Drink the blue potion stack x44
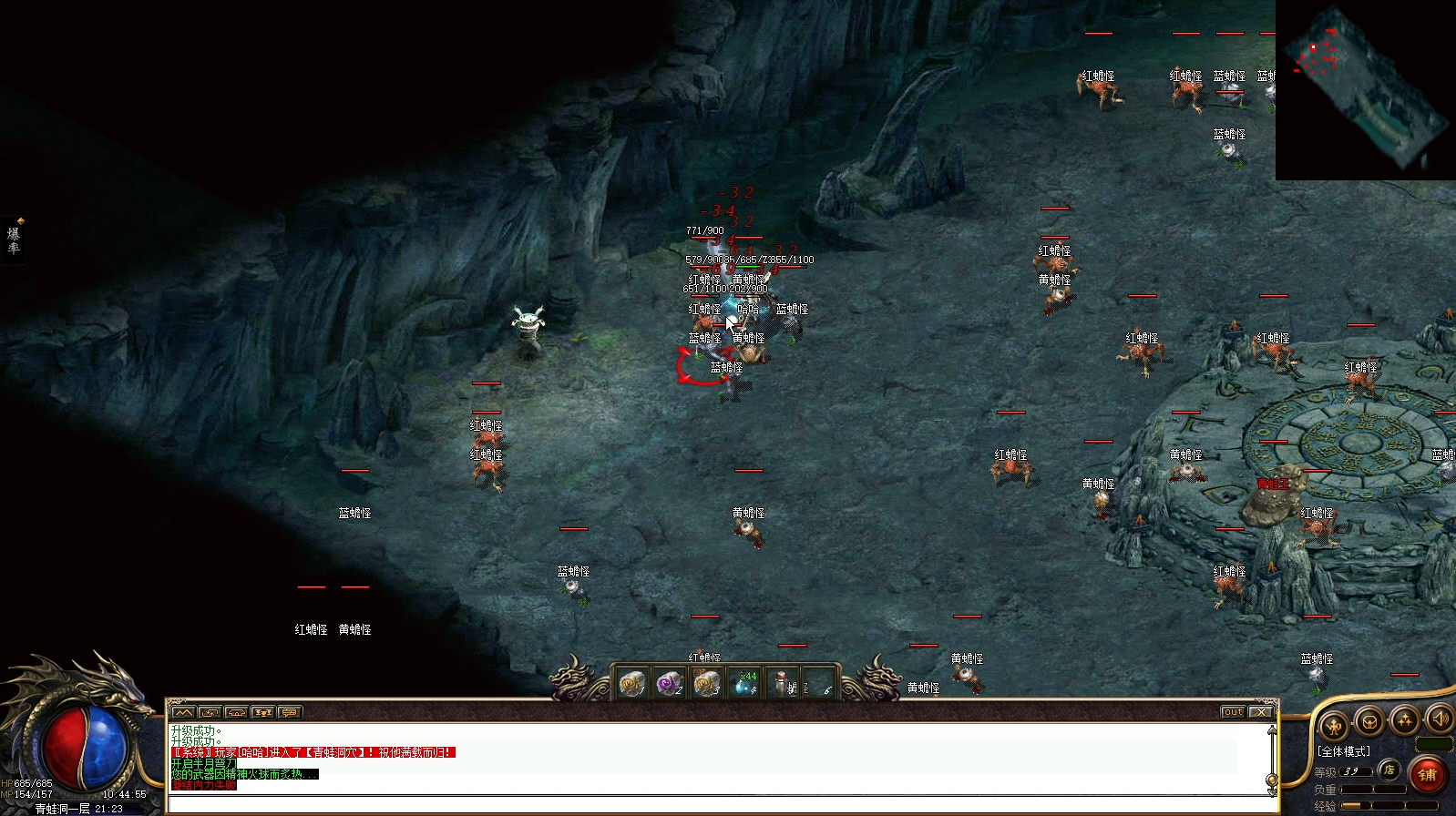The image size is (1456, 816). point(745,684)
